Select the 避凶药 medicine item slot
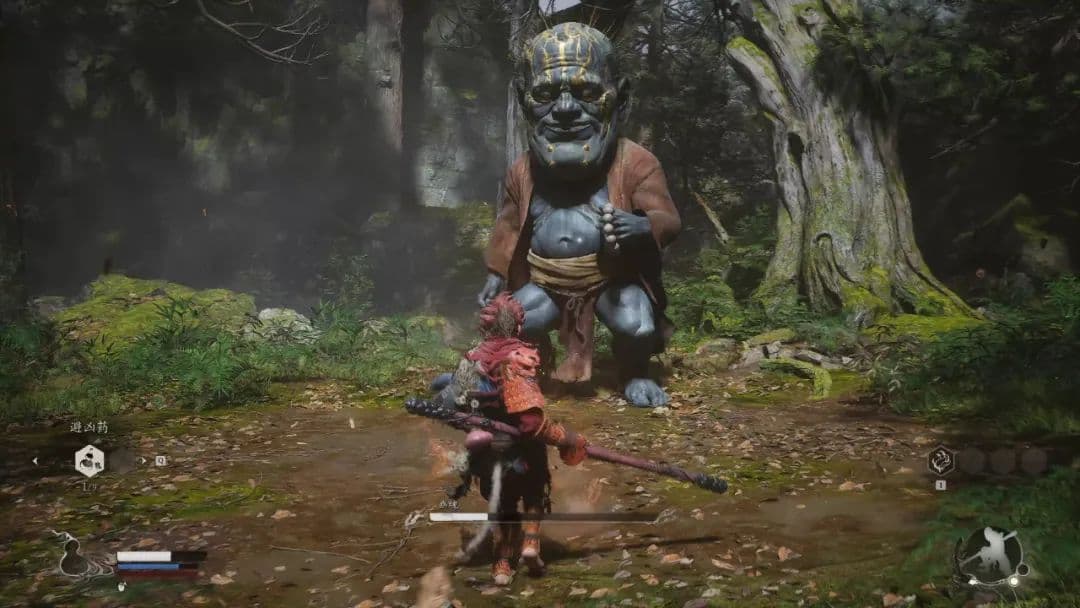Image resolution: width=1080 pixels, height=608 pixels. (x=89, y=460)
